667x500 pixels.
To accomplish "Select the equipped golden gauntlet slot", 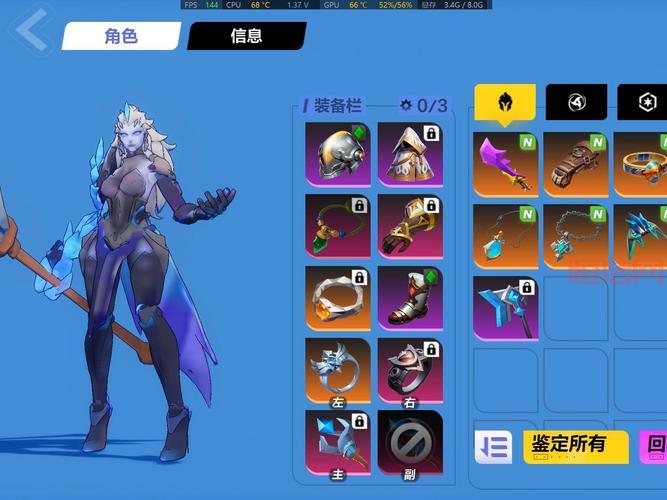I will 410,225.
